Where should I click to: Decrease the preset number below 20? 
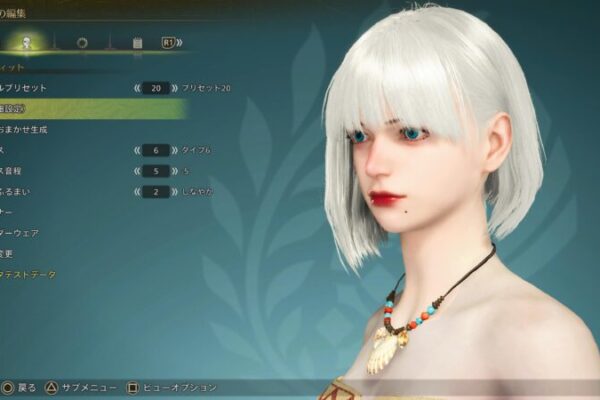135,88
